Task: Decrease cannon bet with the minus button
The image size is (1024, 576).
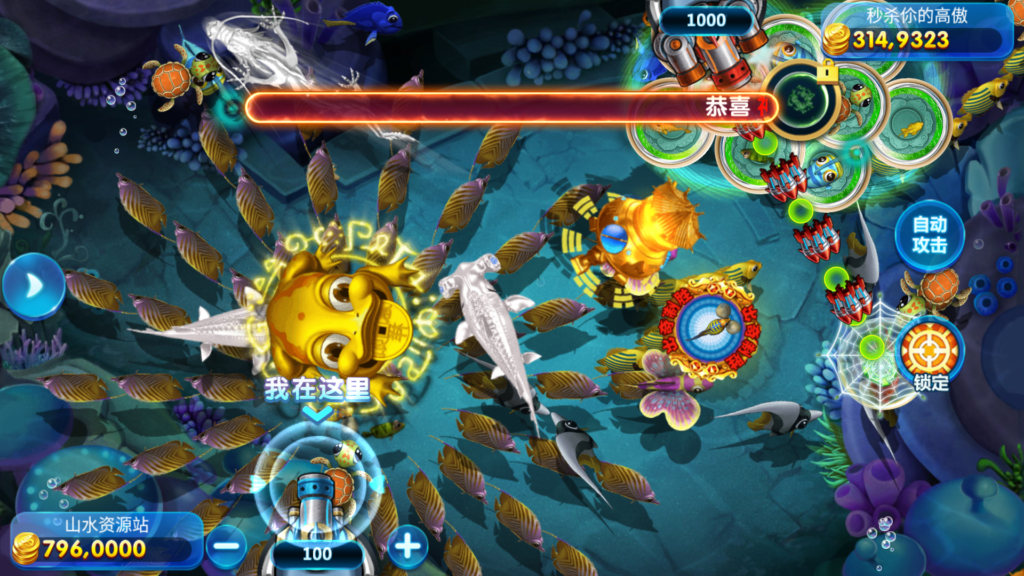Action: 226,546
